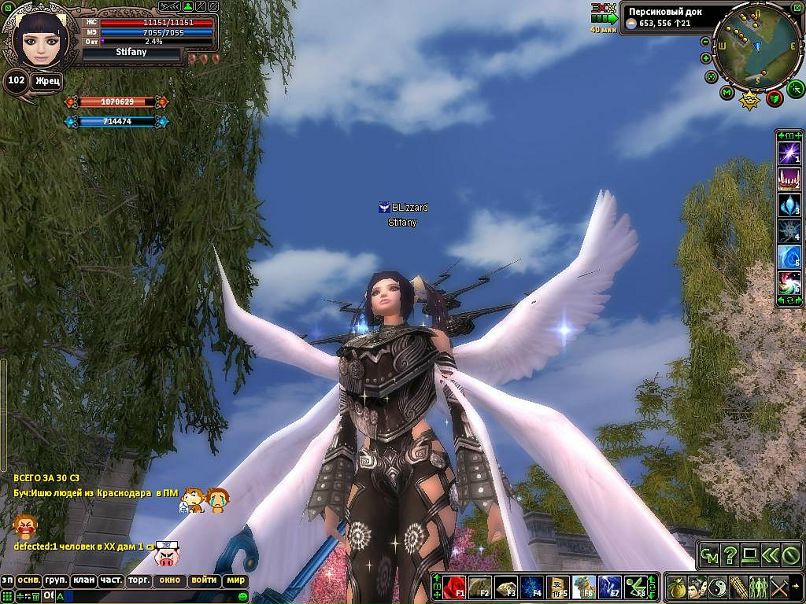Cast the purple lightning skill in side bar
The width and height of the screenshot is (806, 604).
point(789,153)
